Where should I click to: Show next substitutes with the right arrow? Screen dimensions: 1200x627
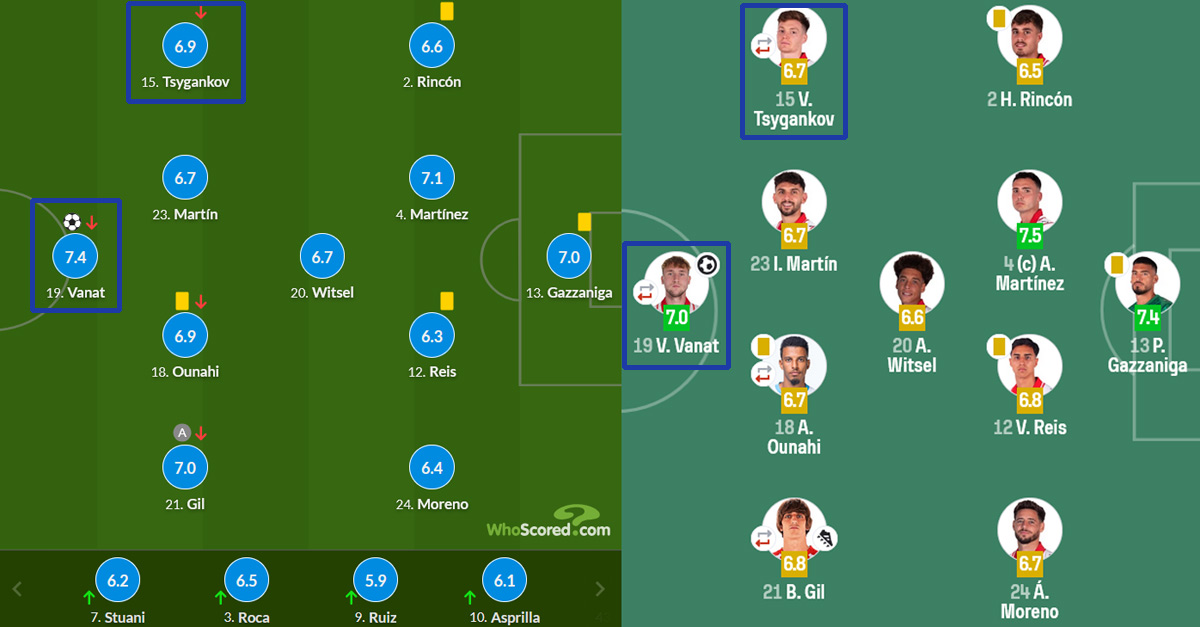pyautogui.click(x=600, y=589)
